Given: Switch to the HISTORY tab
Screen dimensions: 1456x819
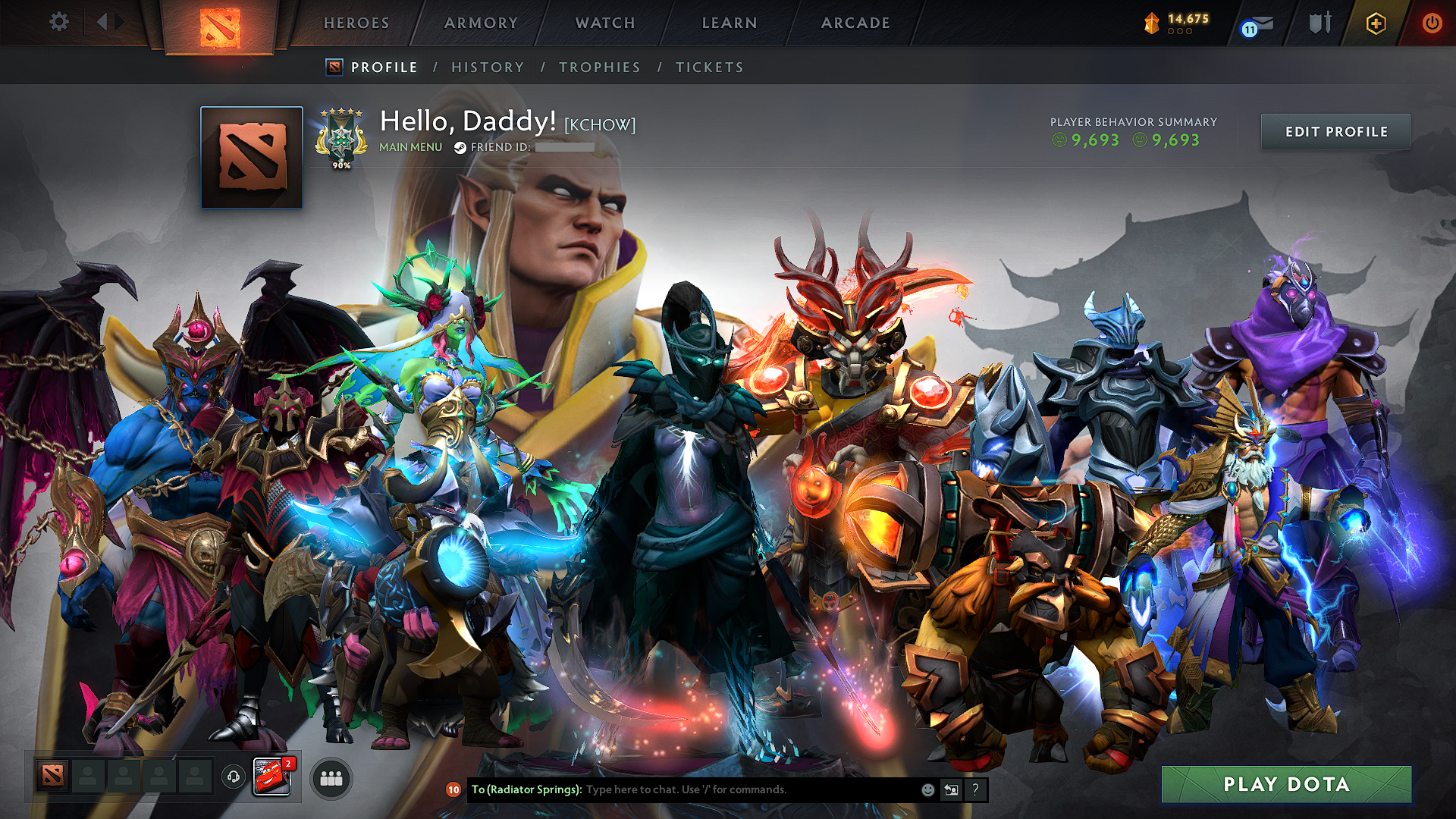Looking at the screenshot, I should 488,67.
